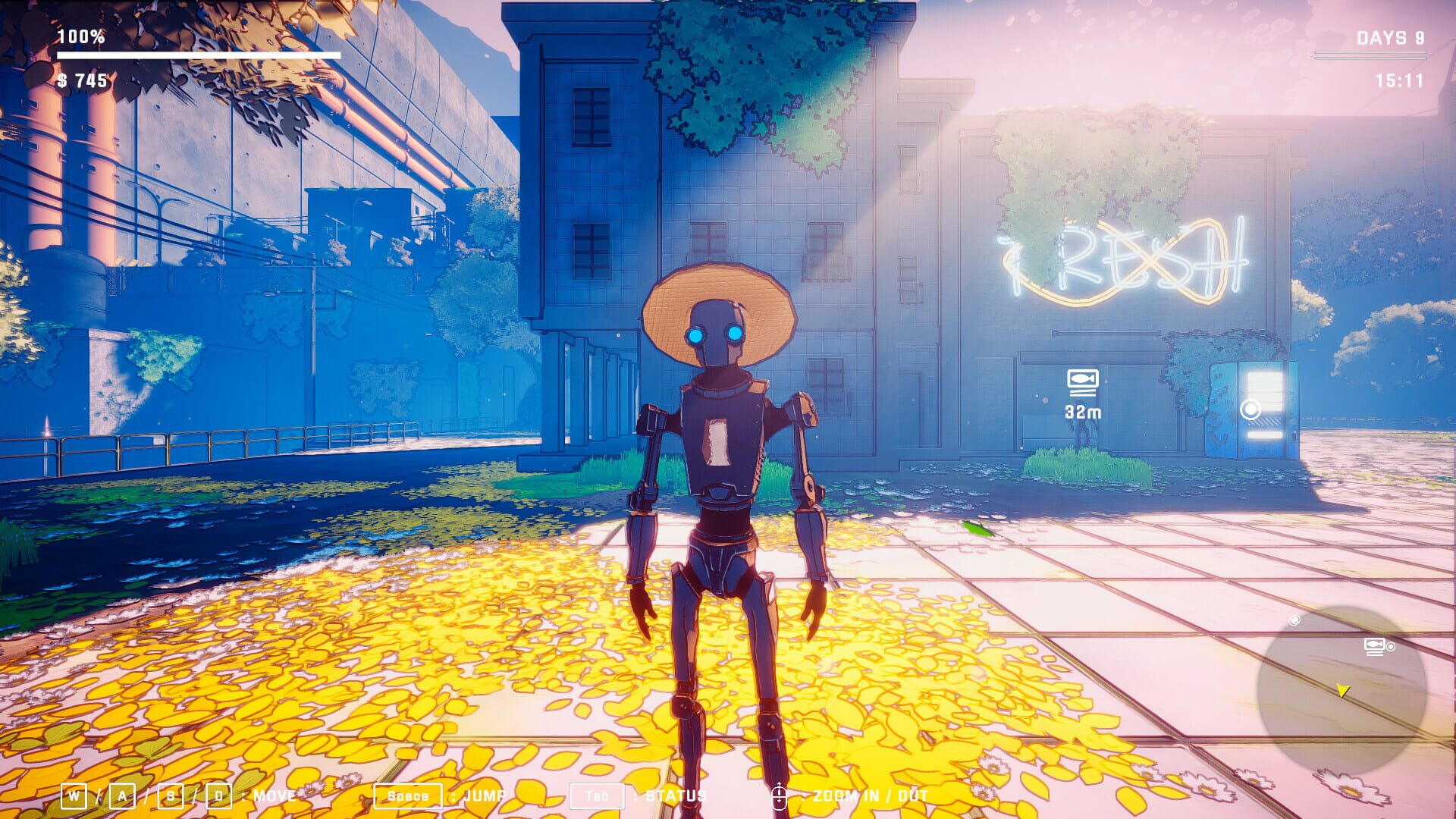Click the dollar sign next to 745
This screenshot has width=1456, height=819.
61,81
